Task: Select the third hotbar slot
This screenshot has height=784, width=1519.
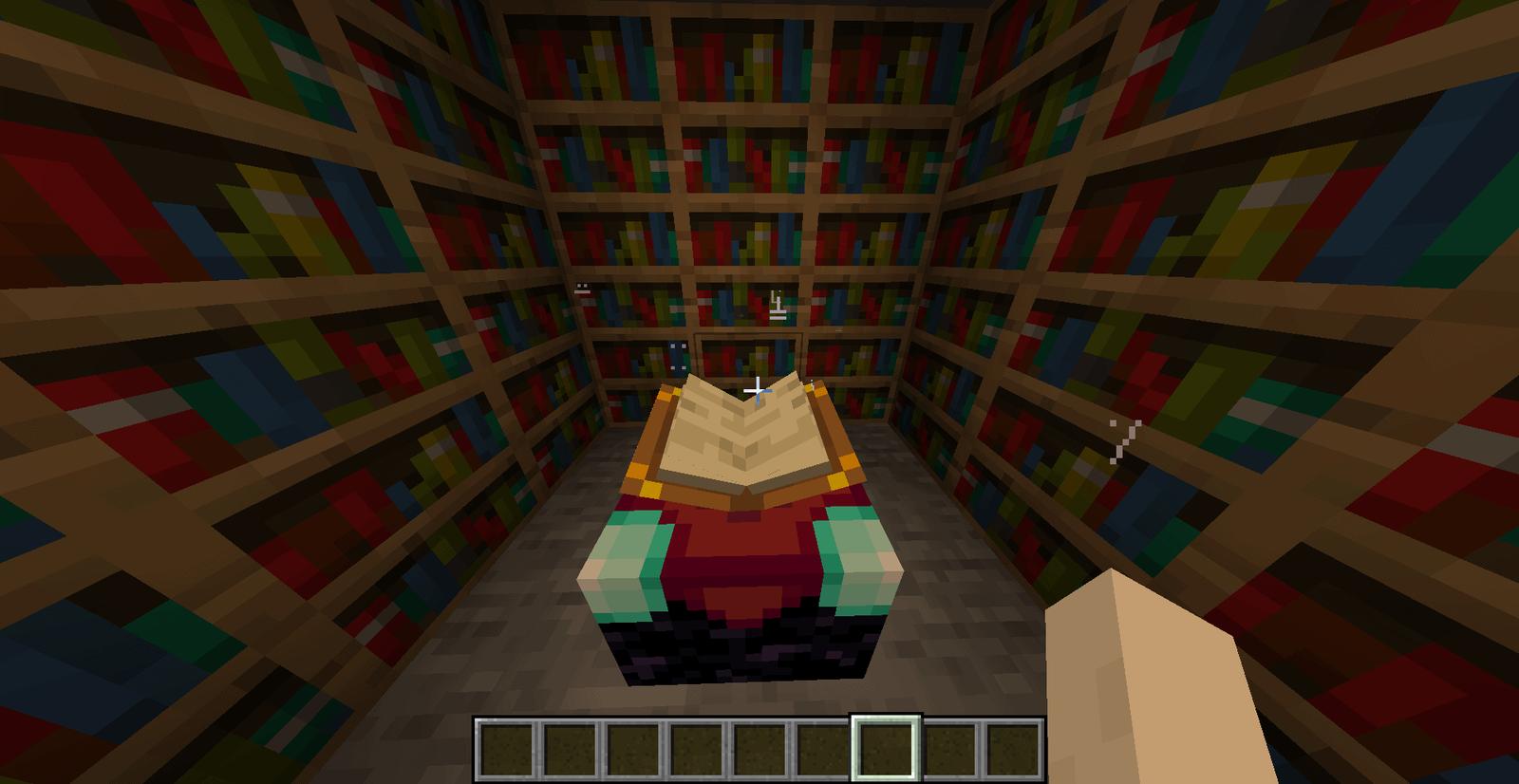Action: (632, 746)
